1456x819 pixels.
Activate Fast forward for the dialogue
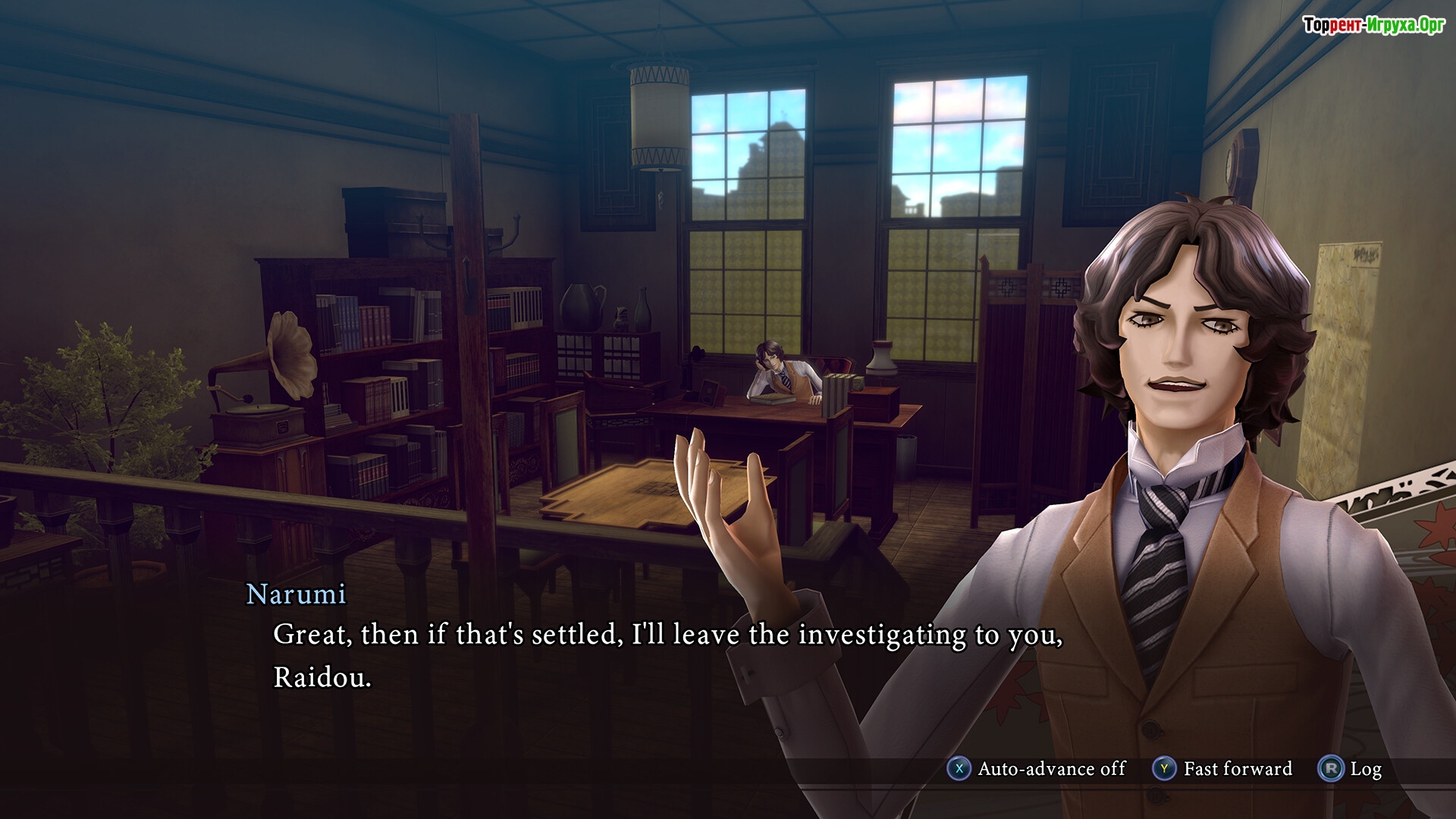coord(1222,769)
